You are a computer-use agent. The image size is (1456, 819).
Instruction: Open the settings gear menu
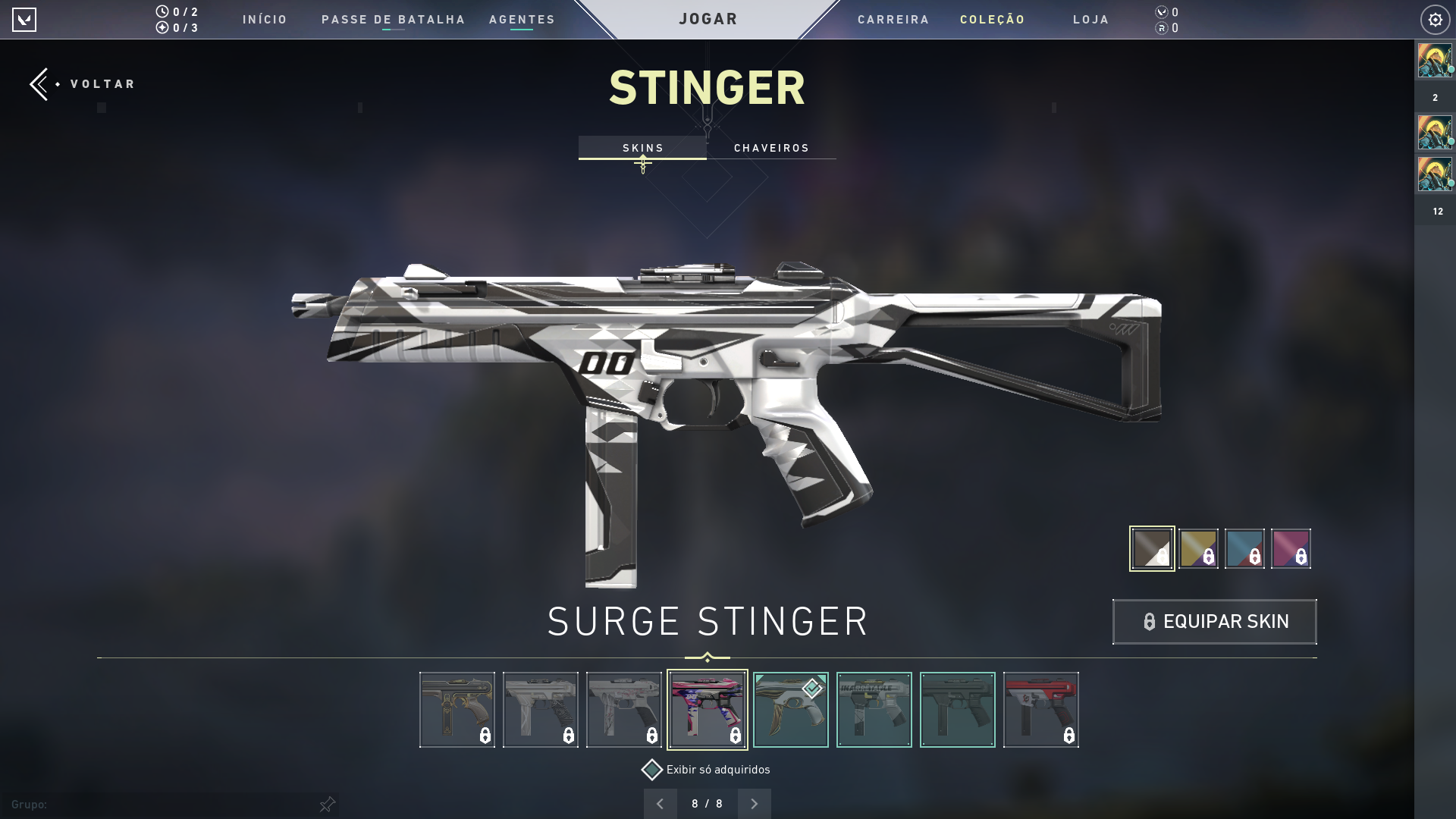(x=1435, y=20)
